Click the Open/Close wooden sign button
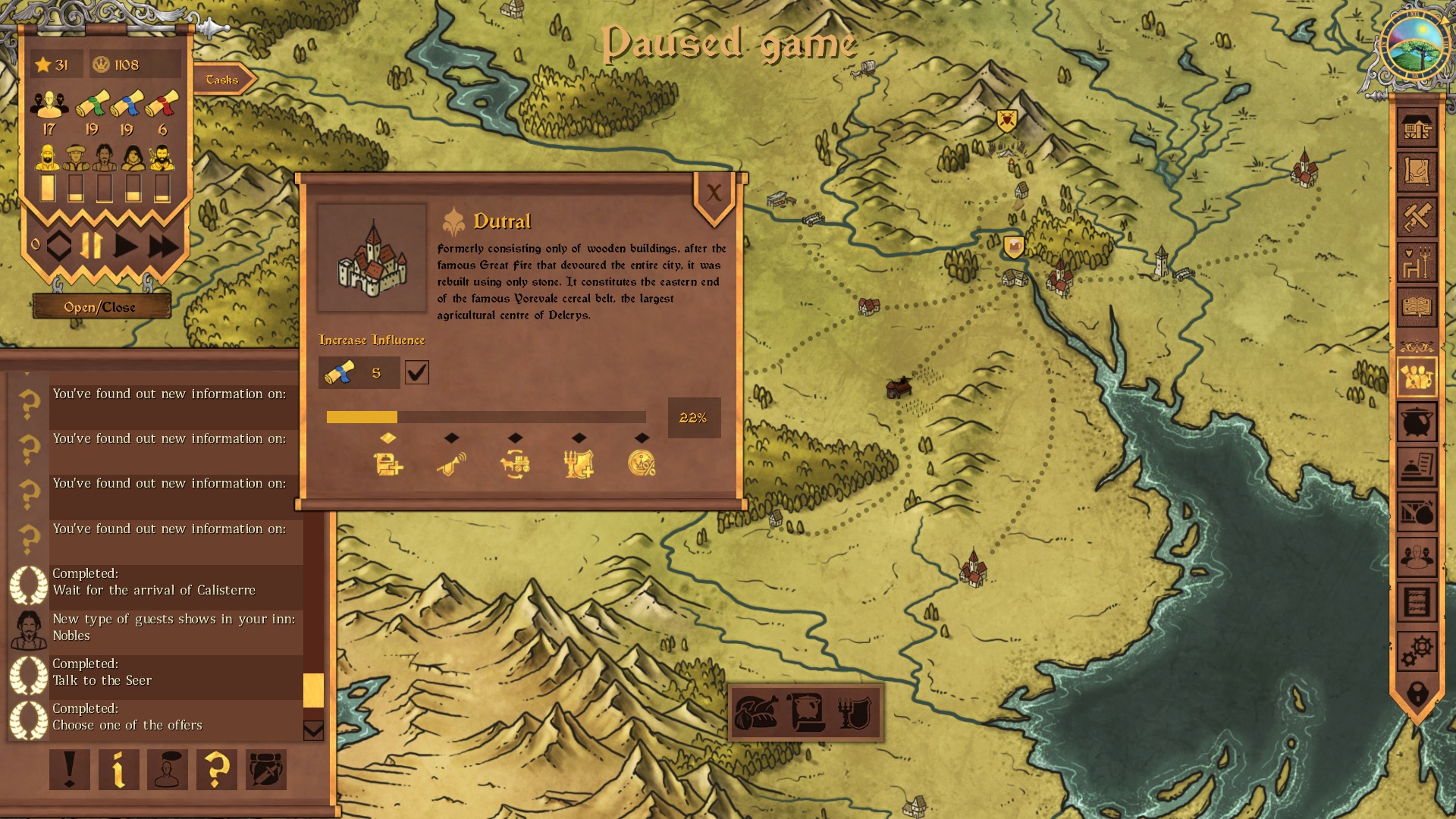The height and width of the screenshot is (819, 1456). [99, 307]
